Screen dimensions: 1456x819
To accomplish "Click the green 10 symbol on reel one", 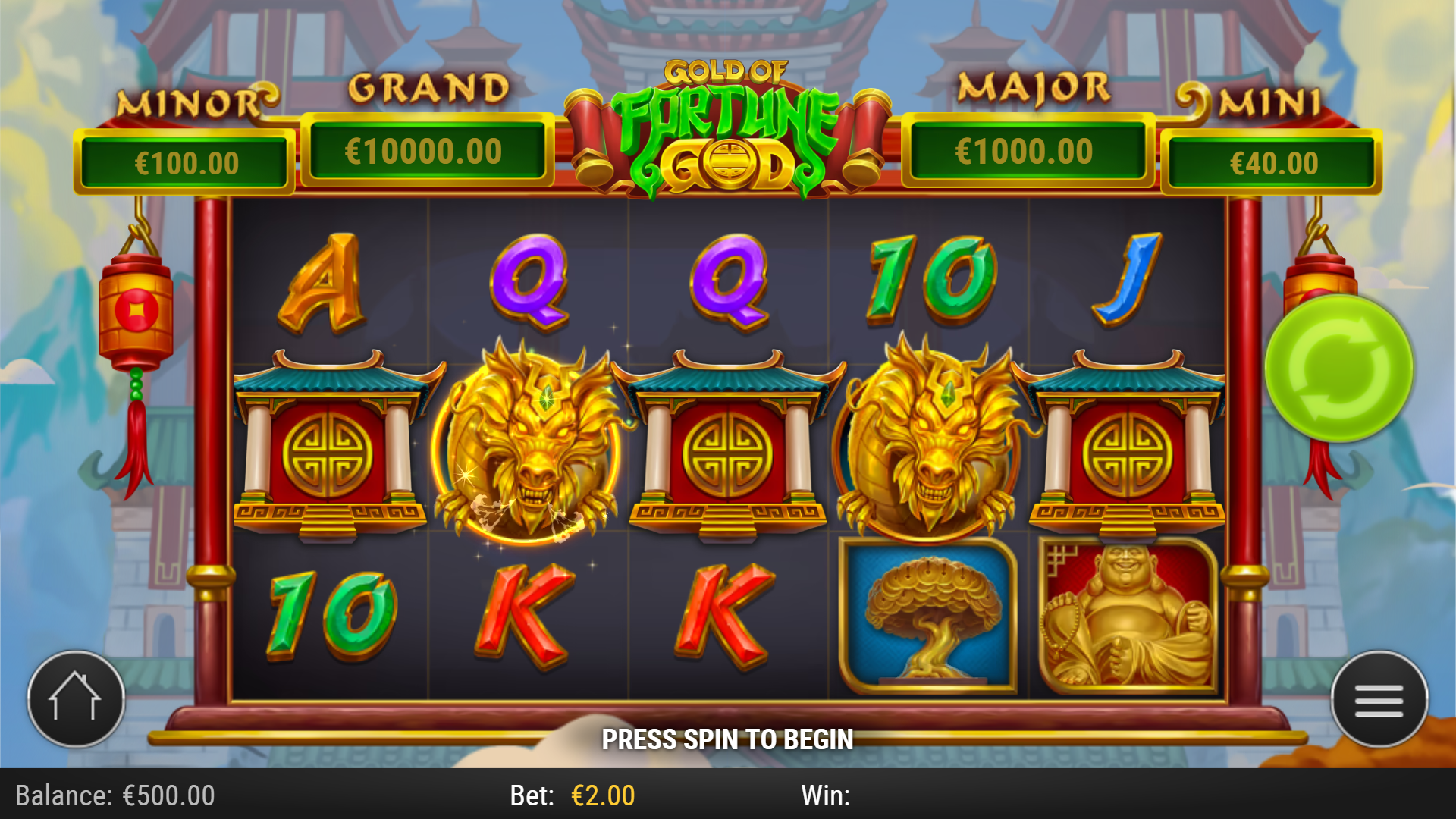I will [334, 616].
